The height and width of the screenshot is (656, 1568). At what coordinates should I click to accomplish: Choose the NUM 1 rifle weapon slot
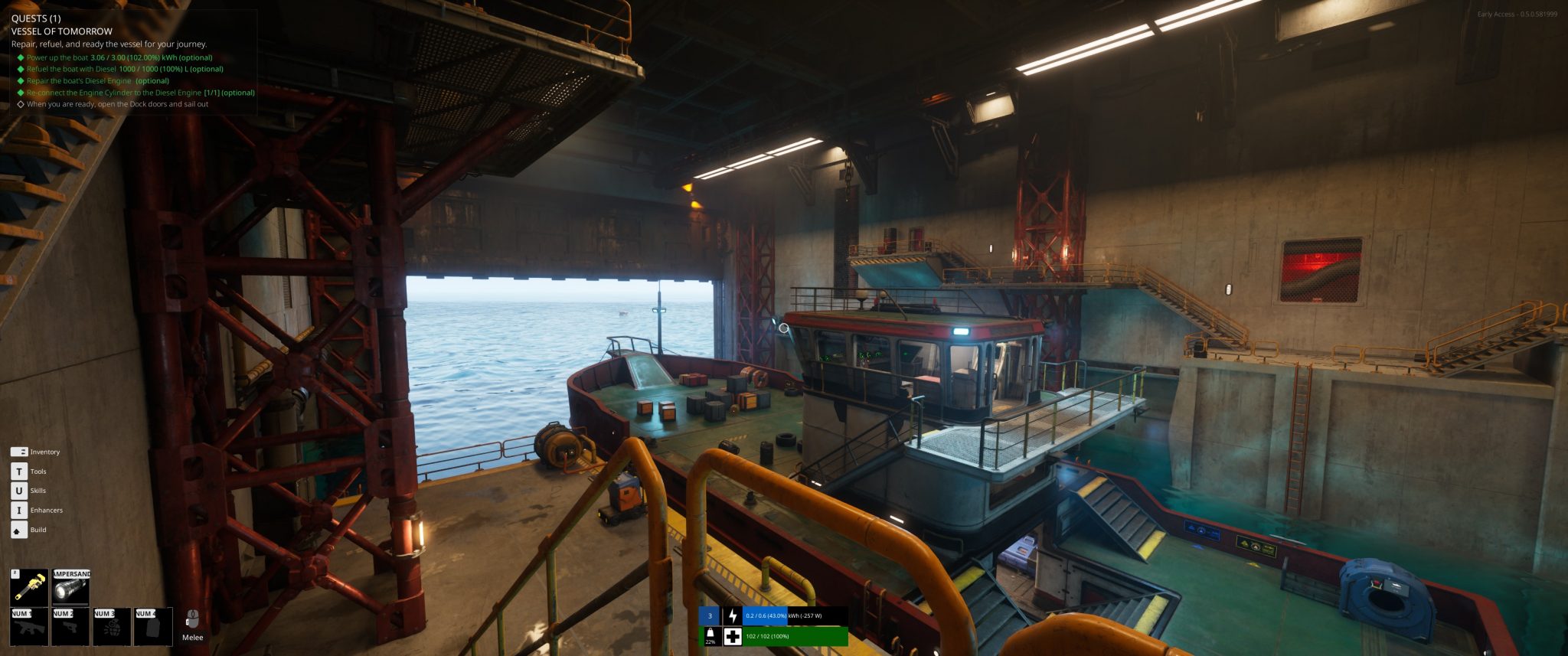coord(29,627)
